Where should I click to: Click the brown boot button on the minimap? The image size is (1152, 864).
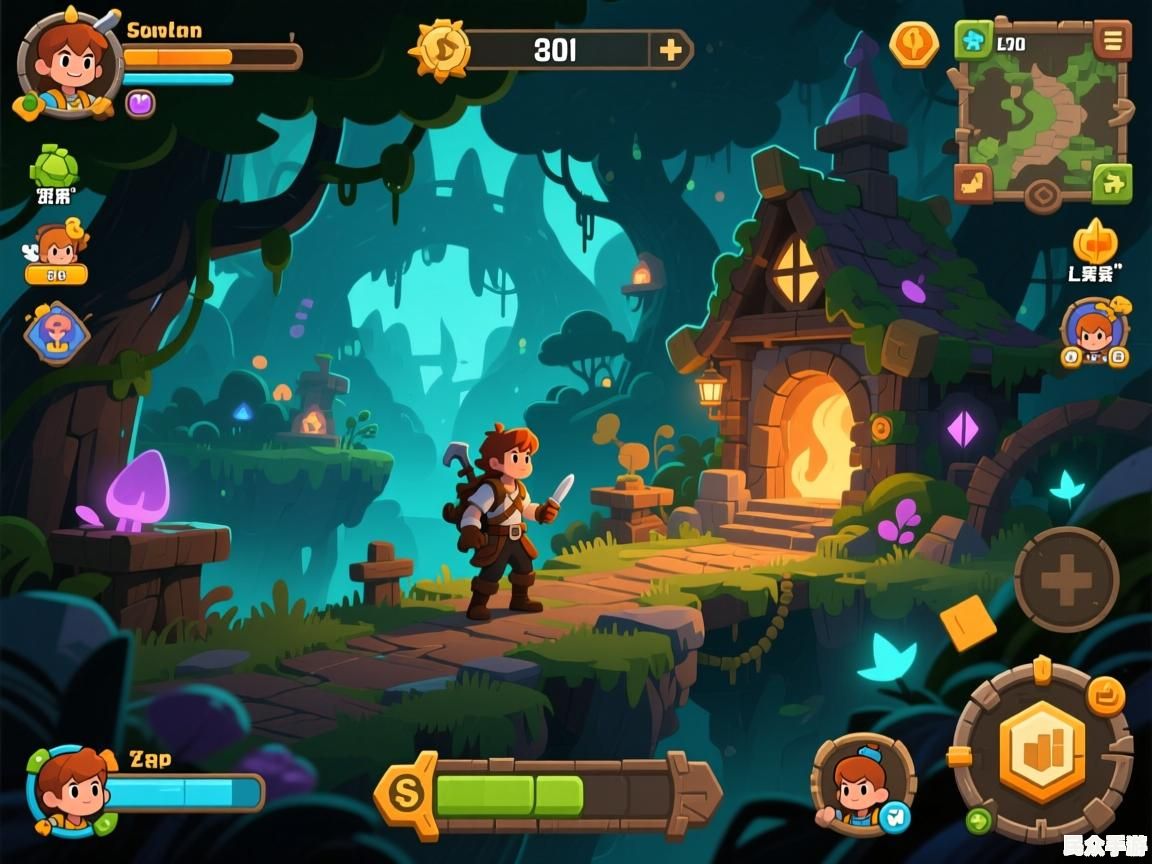click(973, 182)
